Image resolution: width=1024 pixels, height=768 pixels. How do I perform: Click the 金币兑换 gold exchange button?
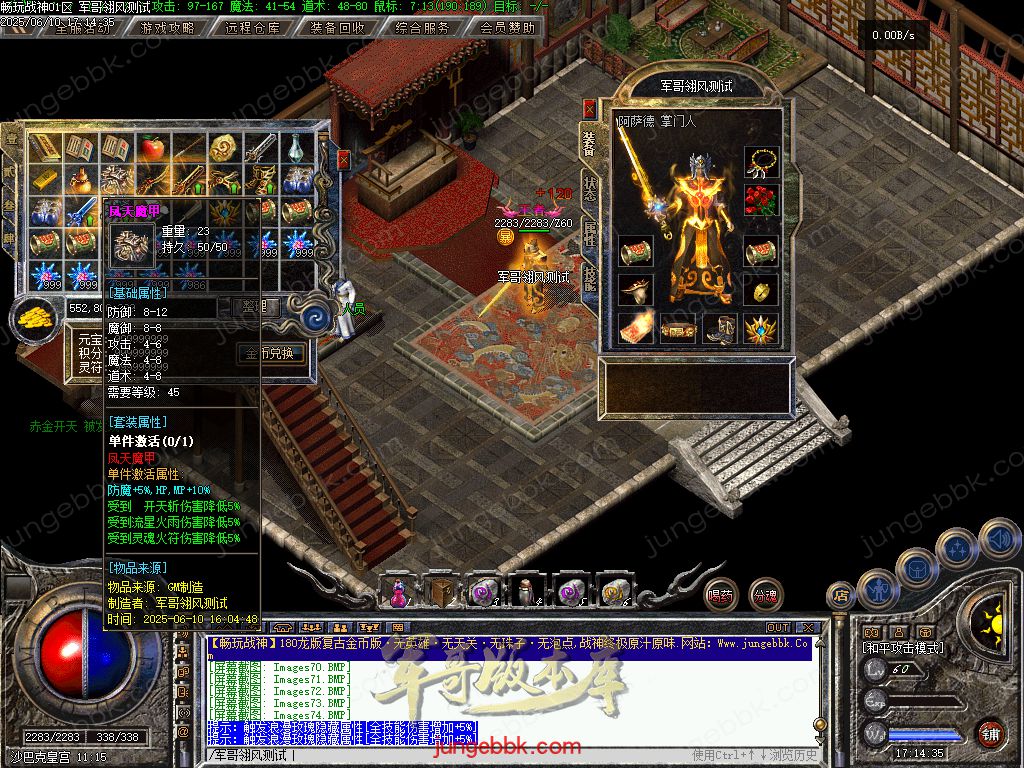tap(270, 353)
